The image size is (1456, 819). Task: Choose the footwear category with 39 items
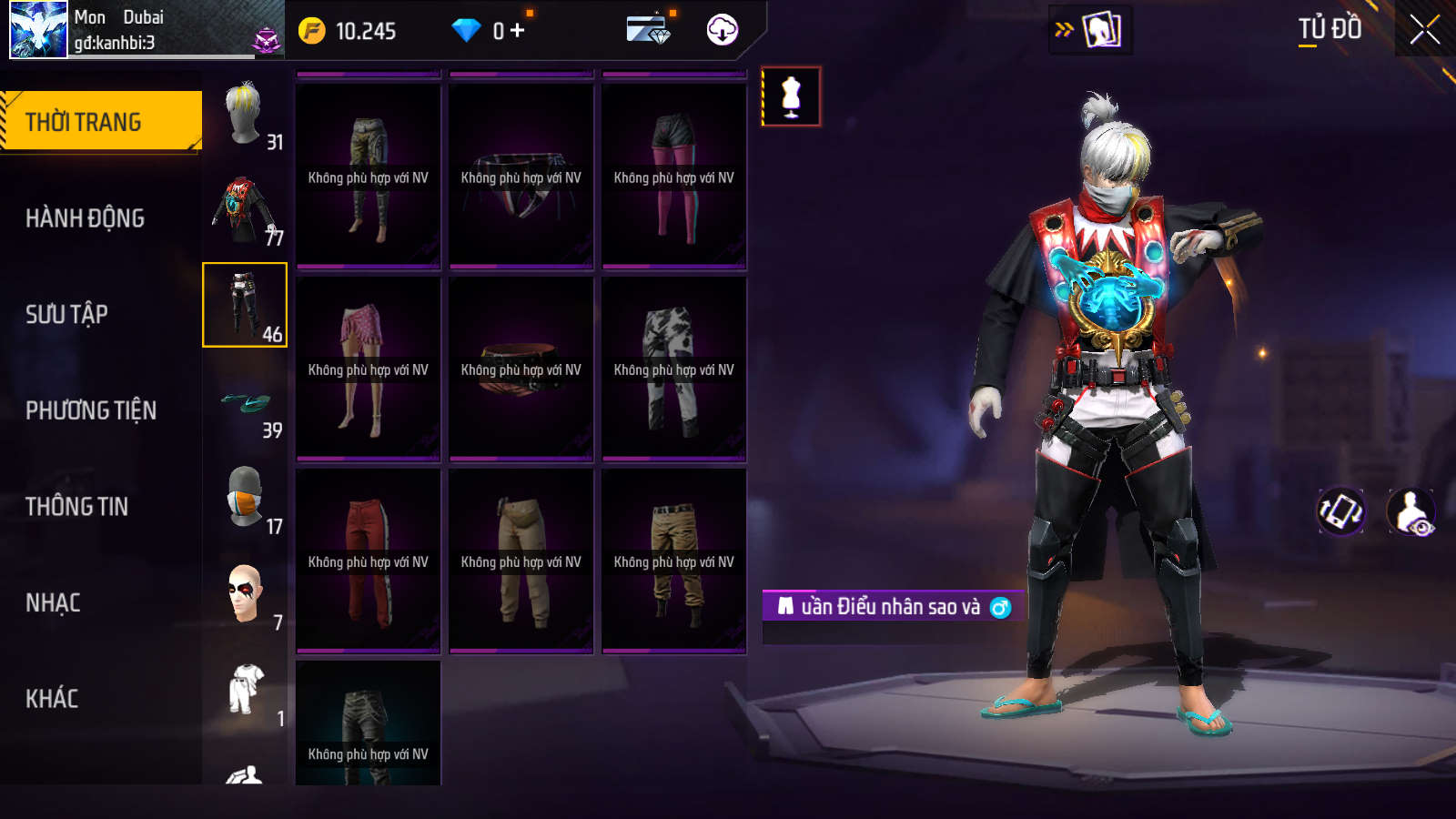(x=245, y=406)
